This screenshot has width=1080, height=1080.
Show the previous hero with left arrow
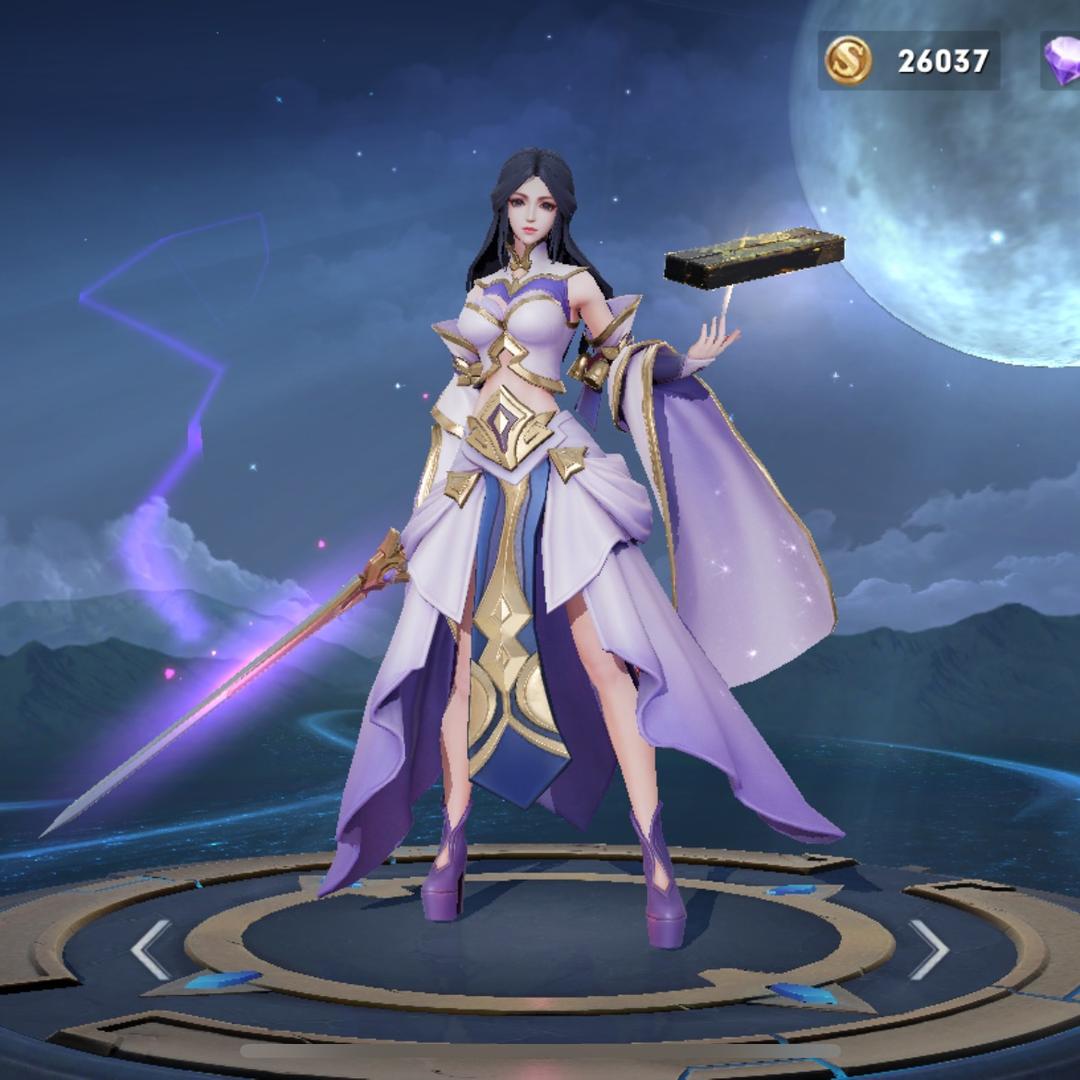click(151, 949)
